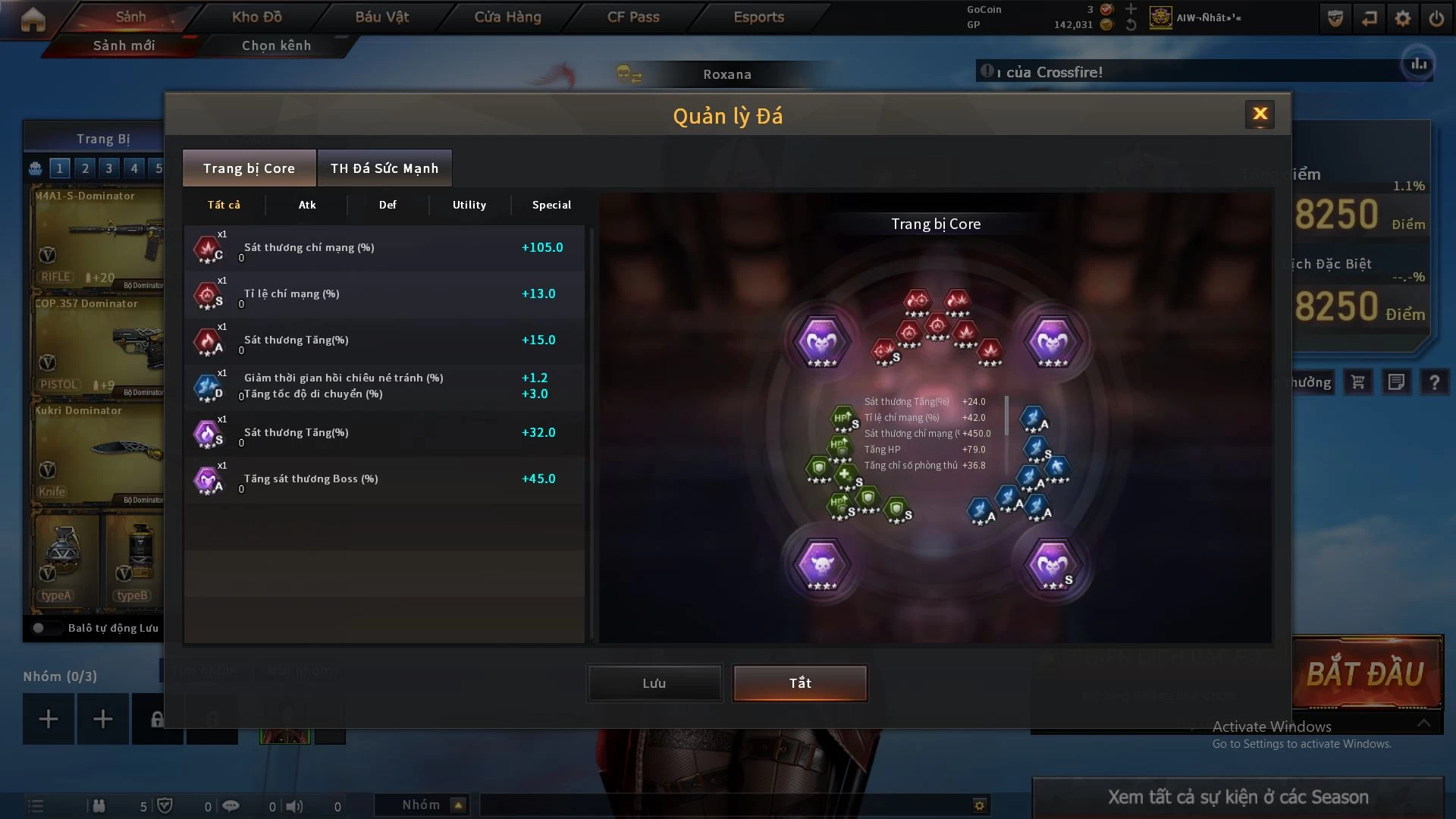Image resolution: width=1456 pixels, height=819 pixels.
Task: Show Utility cores
Action: click(469, 205)
